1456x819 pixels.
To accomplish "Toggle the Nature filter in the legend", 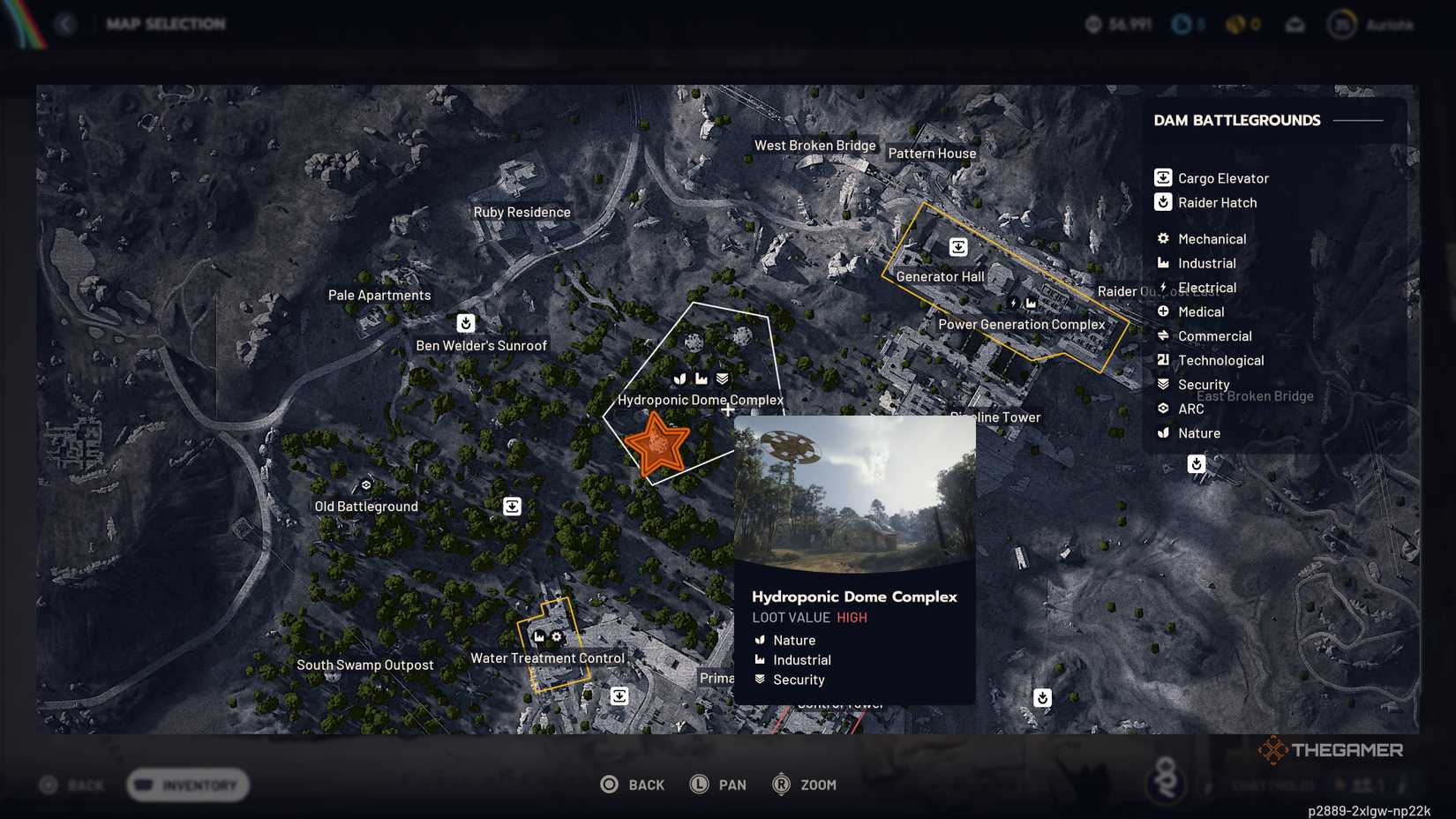I will 1162,433.
